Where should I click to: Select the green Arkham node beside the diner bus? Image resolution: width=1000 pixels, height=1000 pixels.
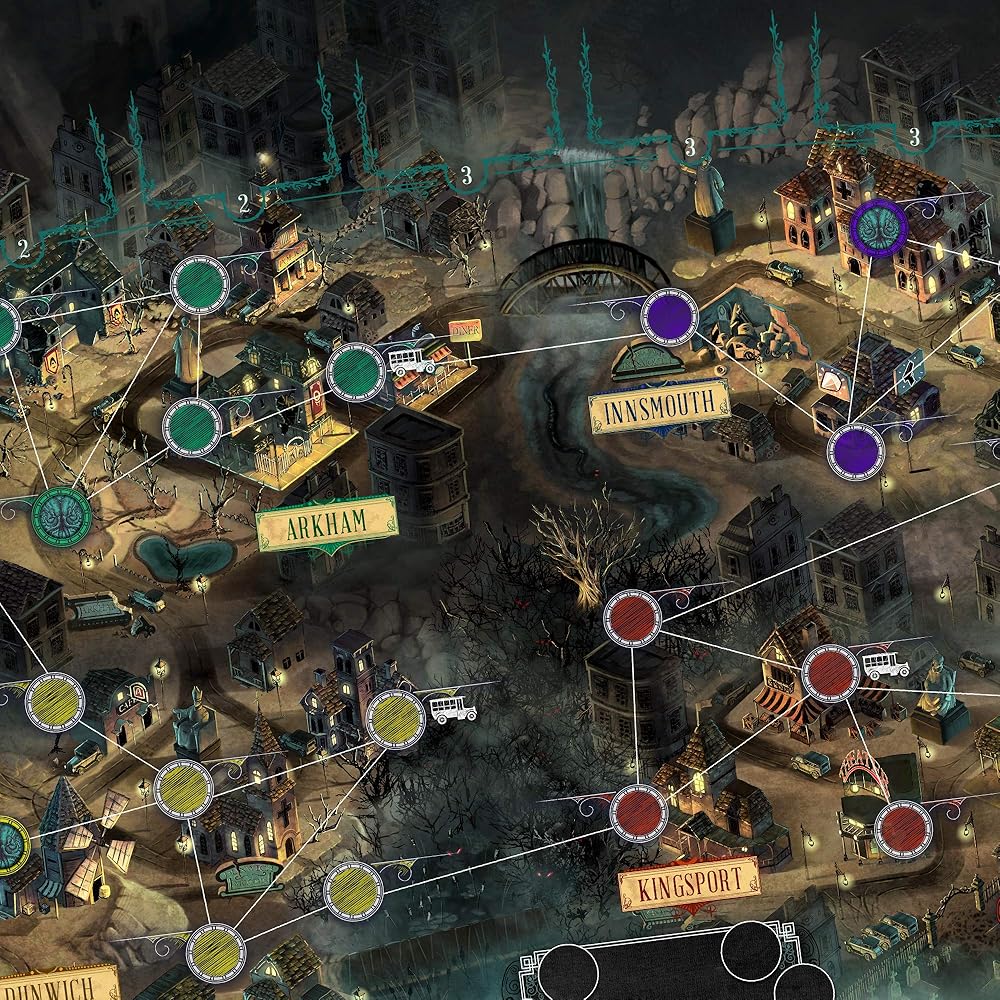355,371
